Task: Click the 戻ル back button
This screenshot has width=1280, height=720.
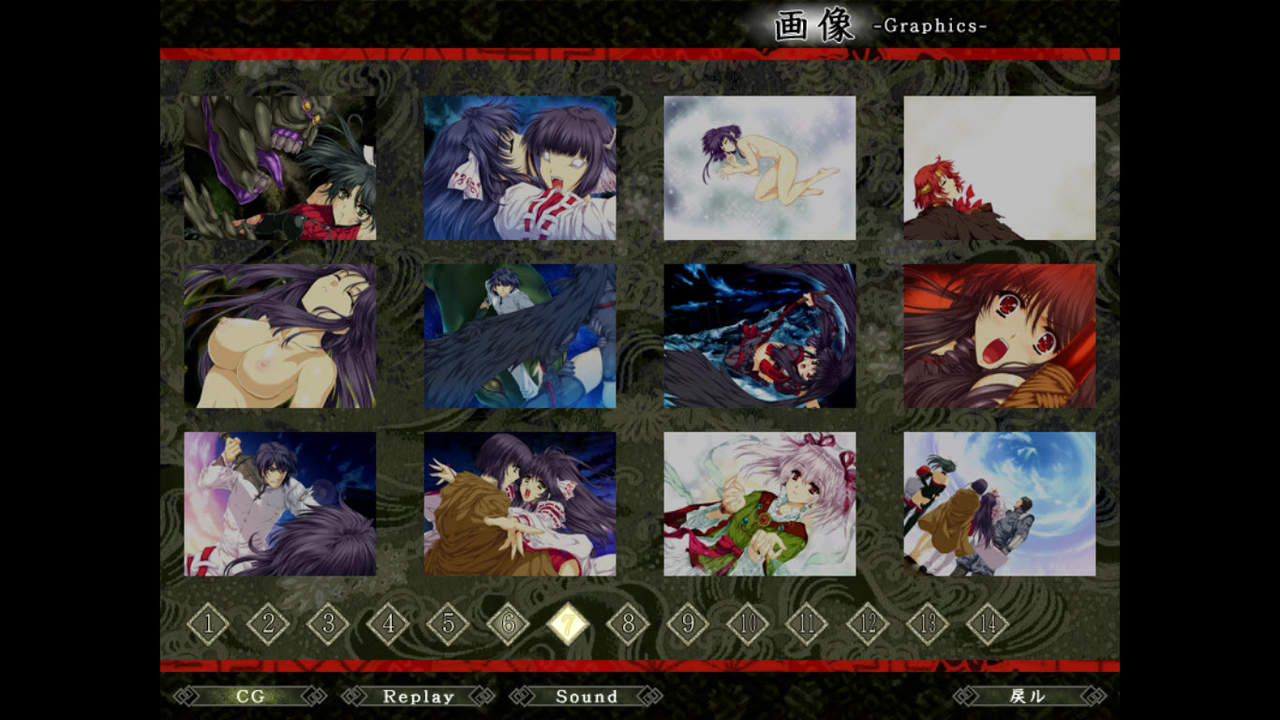Action: coord(1029,696)
